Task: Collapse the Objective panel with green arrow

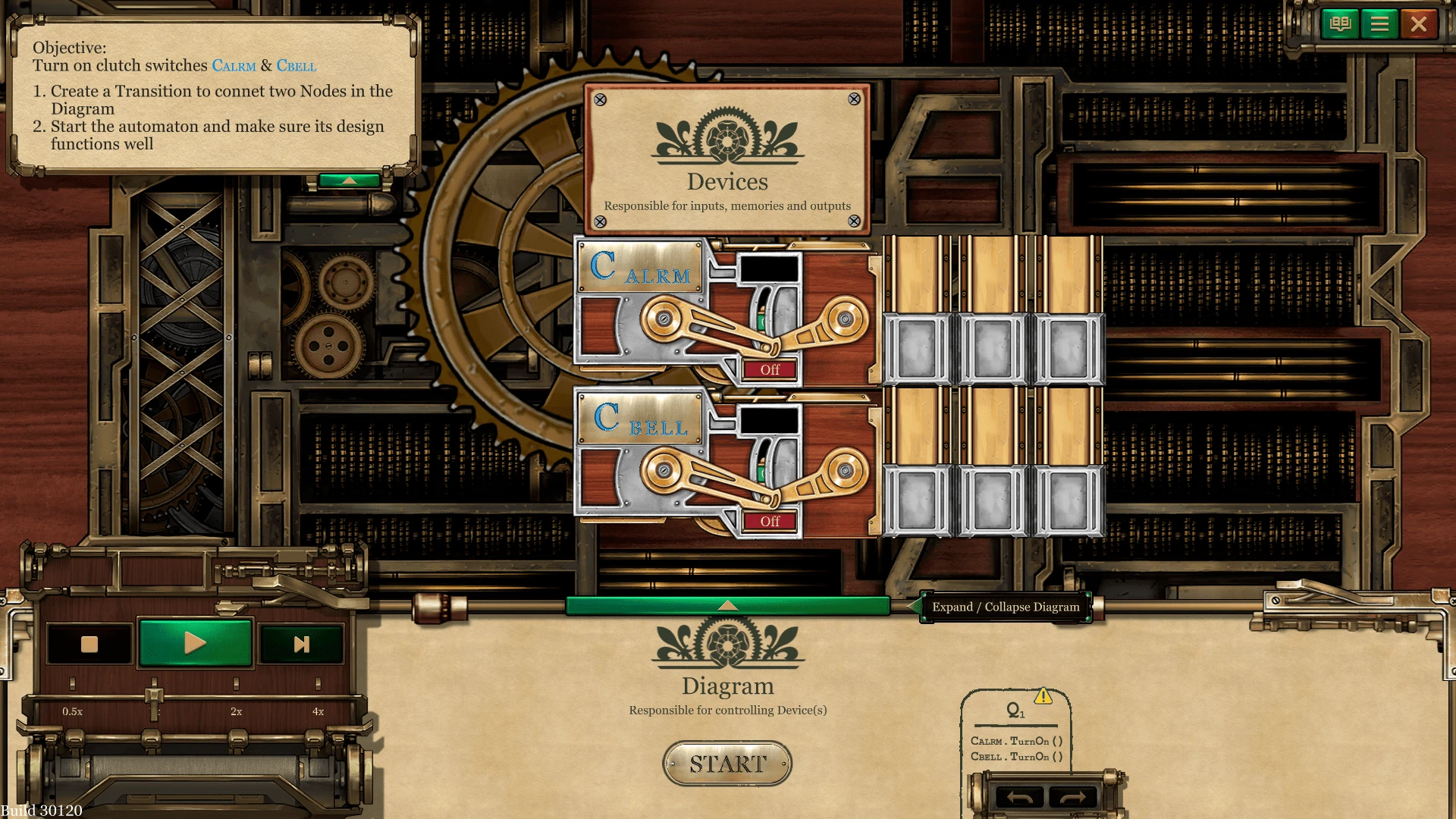Action: coord(350,180)
